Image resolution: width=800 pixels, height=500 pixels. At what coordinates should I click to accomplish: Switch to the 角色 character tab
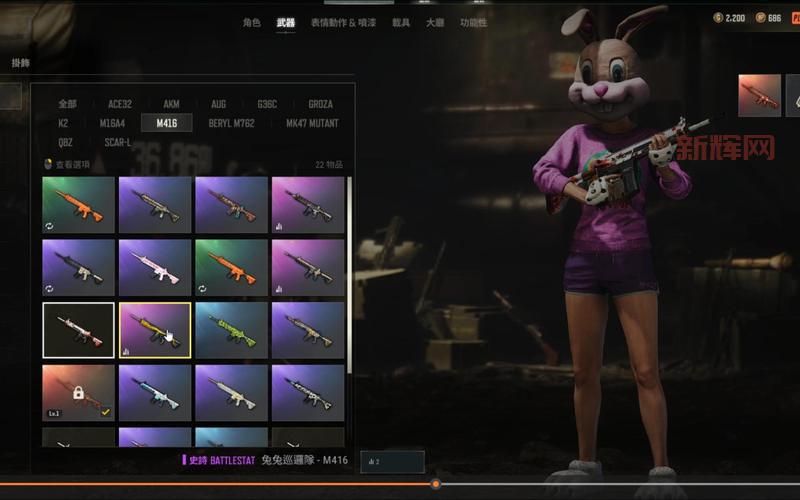[x=251, y=23]
